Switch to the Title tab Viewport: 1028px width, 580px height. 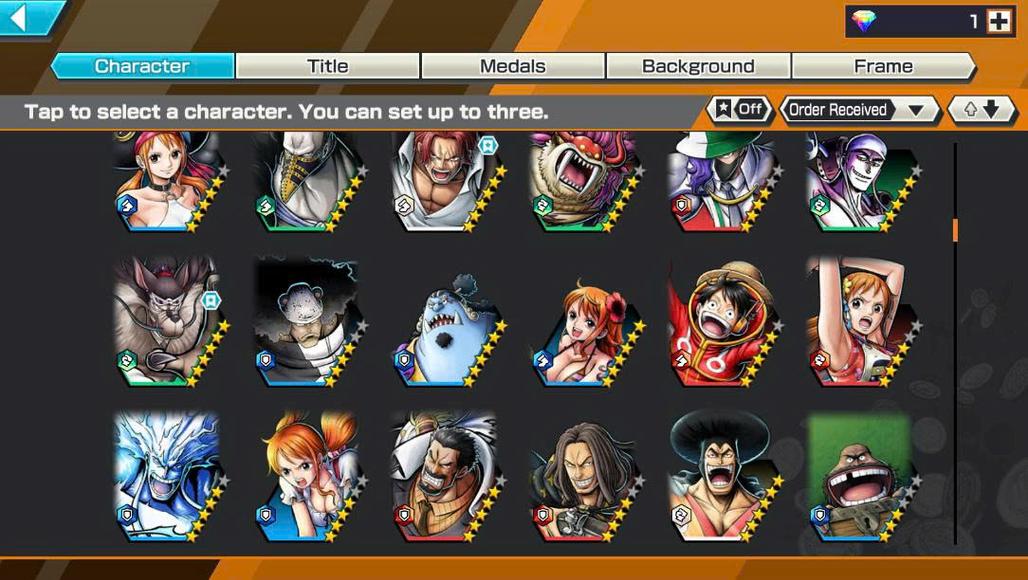tap(327, 66)
